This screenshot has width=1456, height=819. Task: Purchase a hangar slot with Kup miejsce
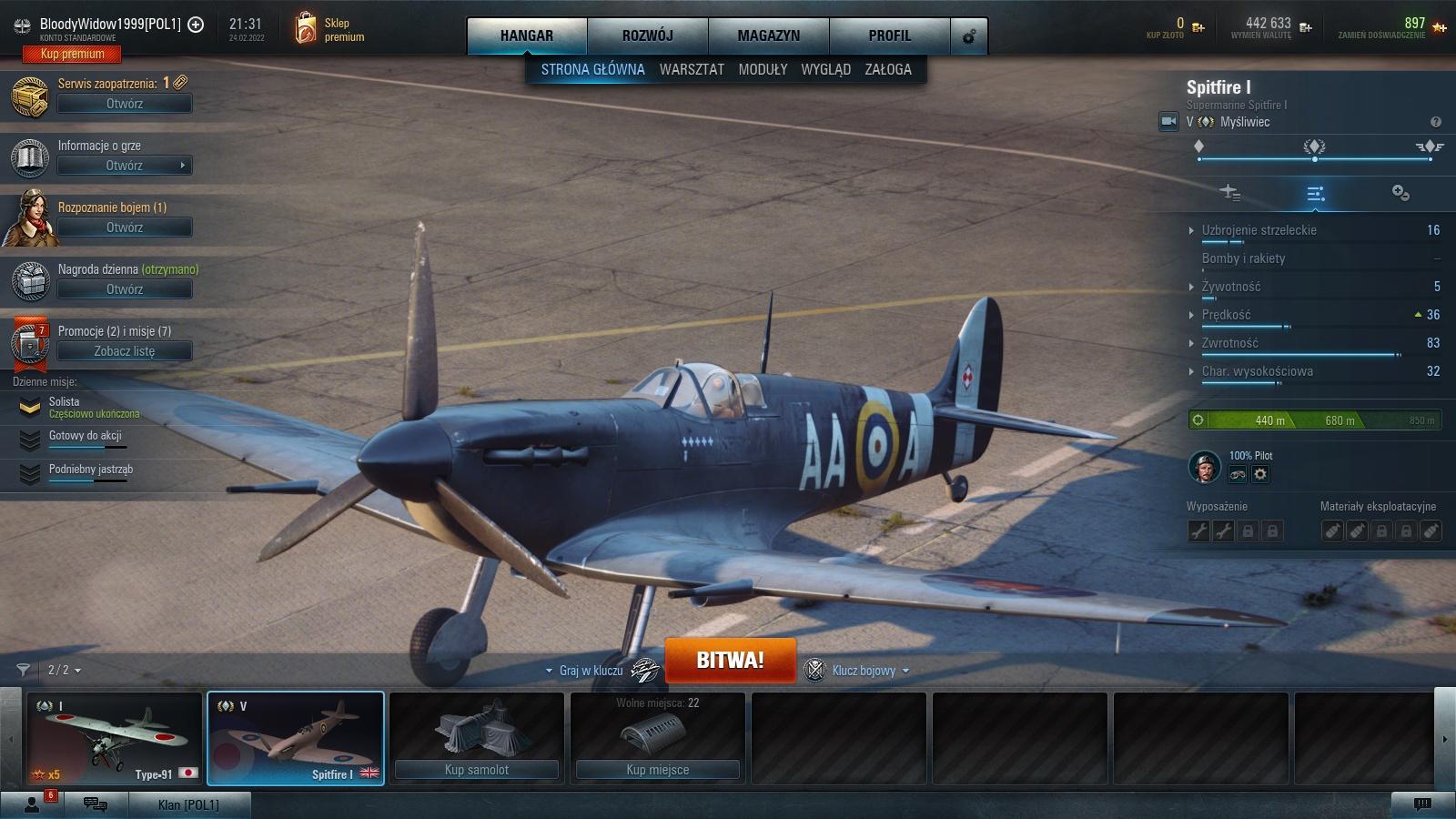tap(657, 770)
